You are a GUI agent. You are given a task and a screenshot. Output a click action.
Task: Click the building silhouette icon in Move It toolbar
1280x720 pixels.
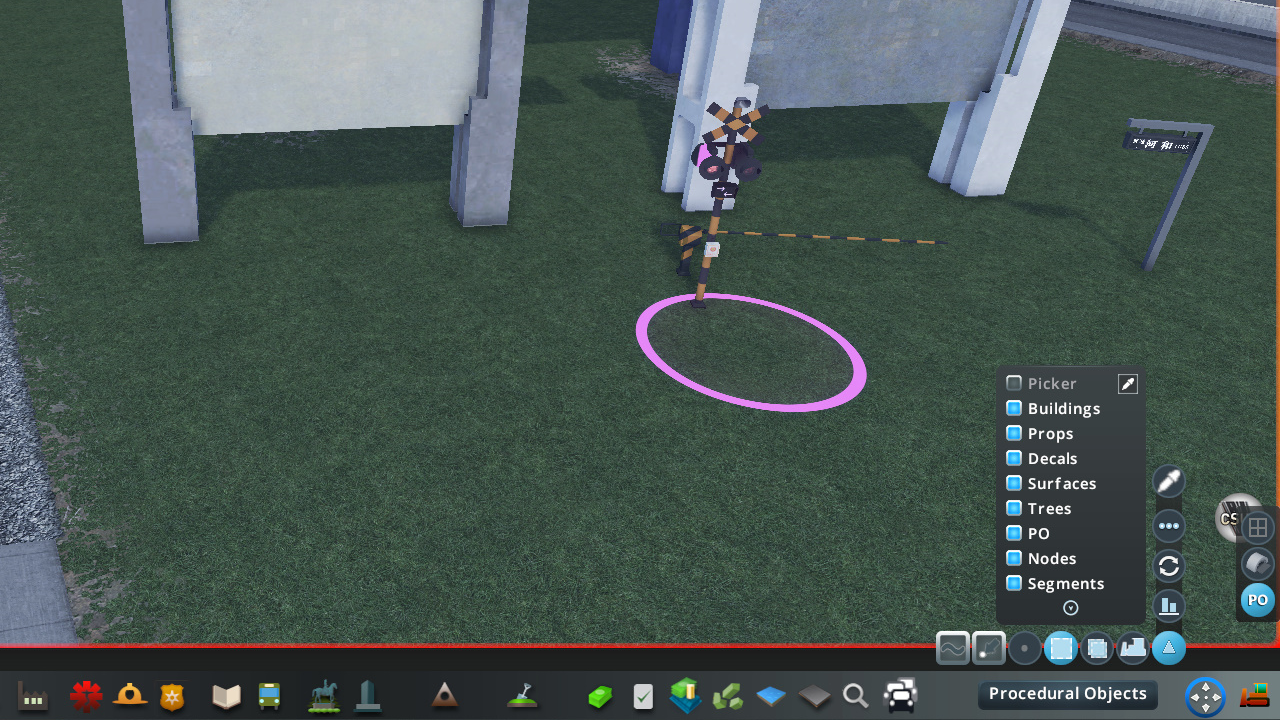point(1133,648)
